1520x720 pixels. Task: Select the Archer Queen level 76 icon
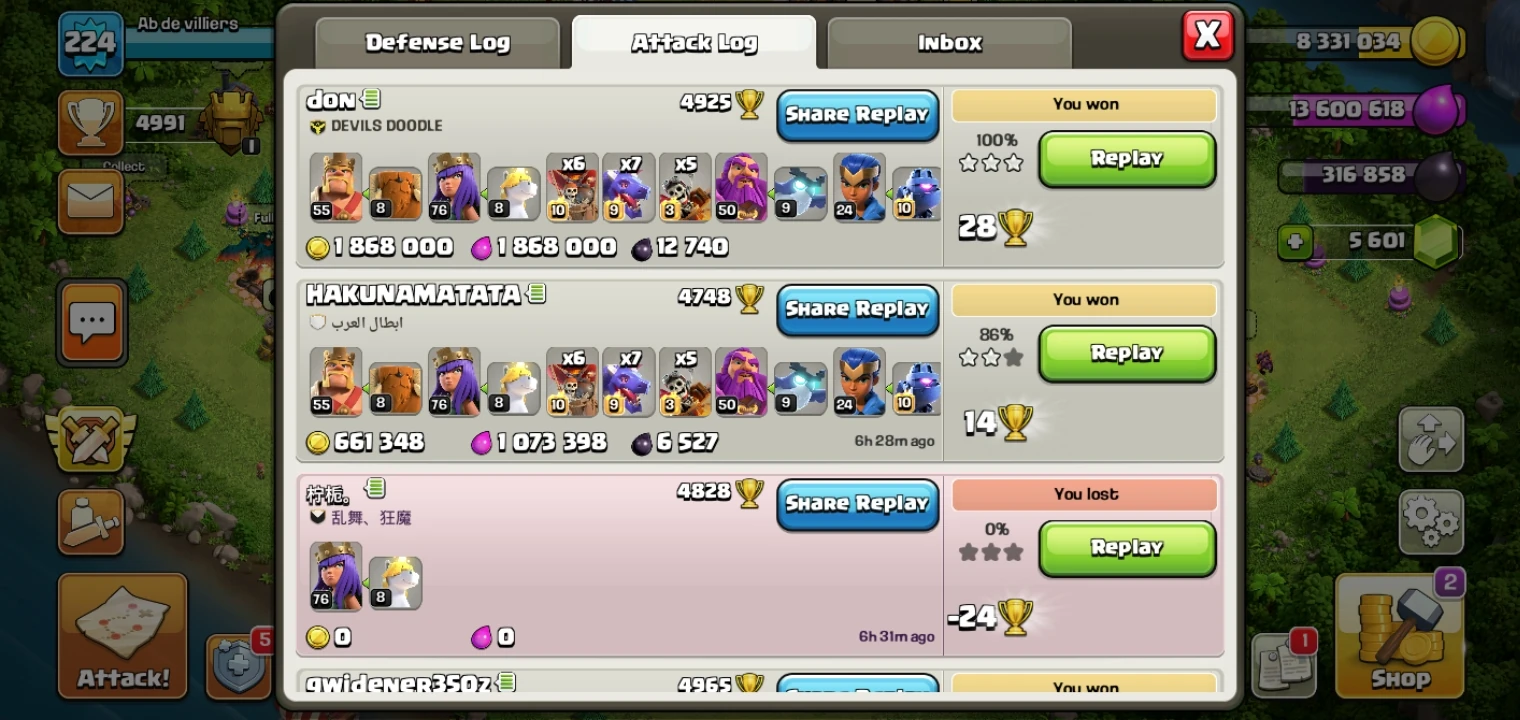tap(454, 188)
